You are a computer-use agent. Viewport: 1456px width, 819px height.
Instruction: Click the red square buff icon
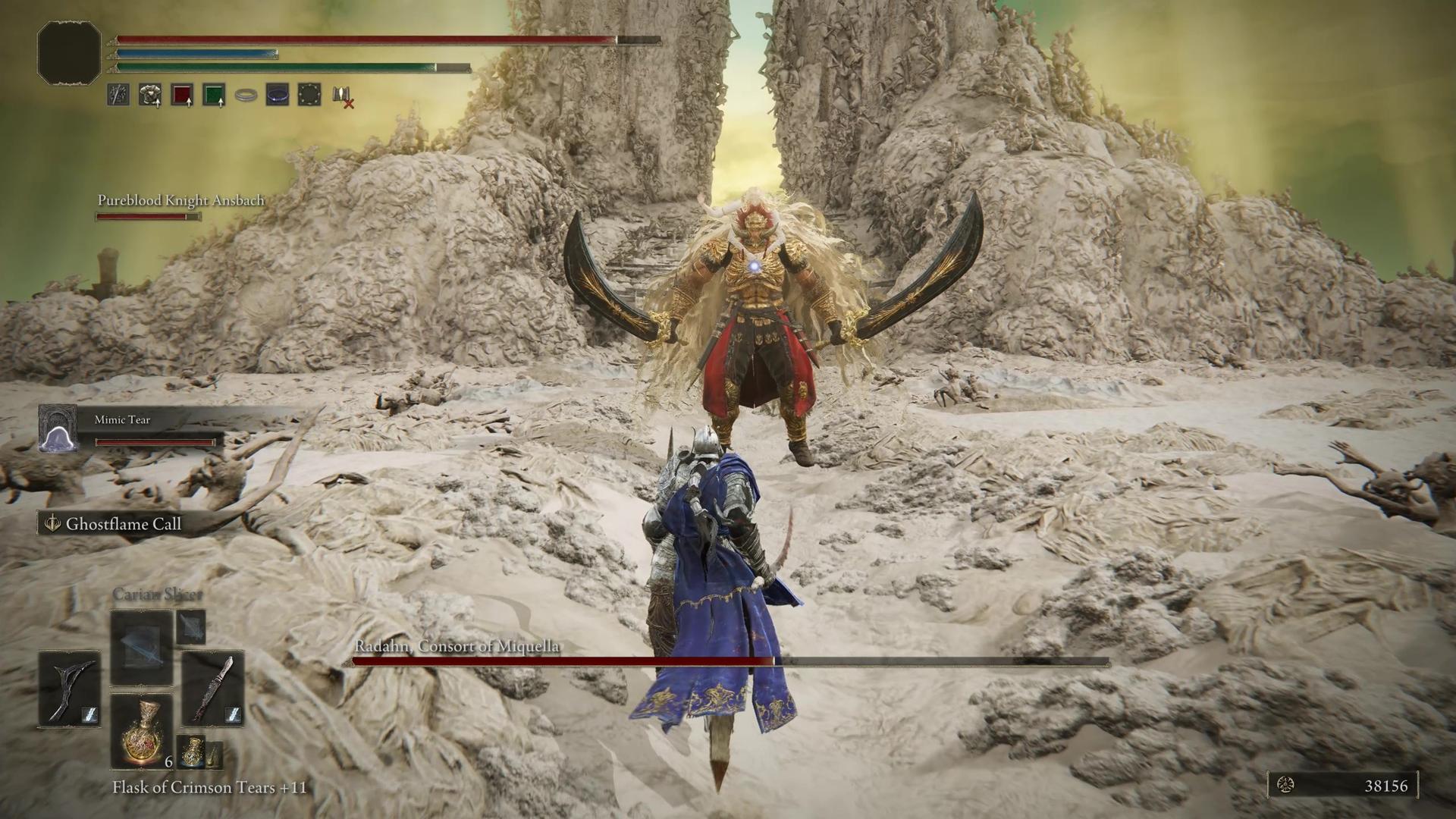(x=182, y=95)
